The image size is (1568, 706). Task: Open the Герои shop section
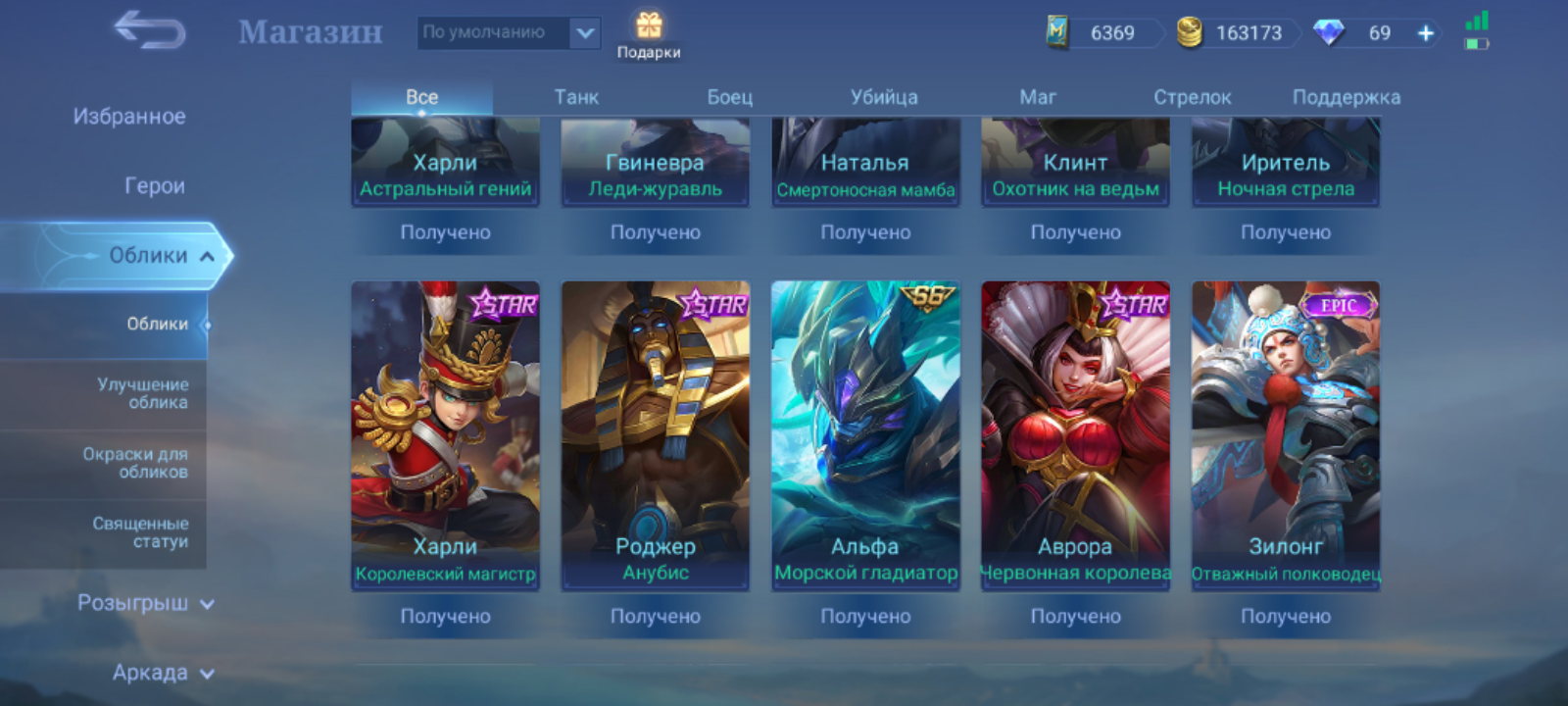pos(154,185)
